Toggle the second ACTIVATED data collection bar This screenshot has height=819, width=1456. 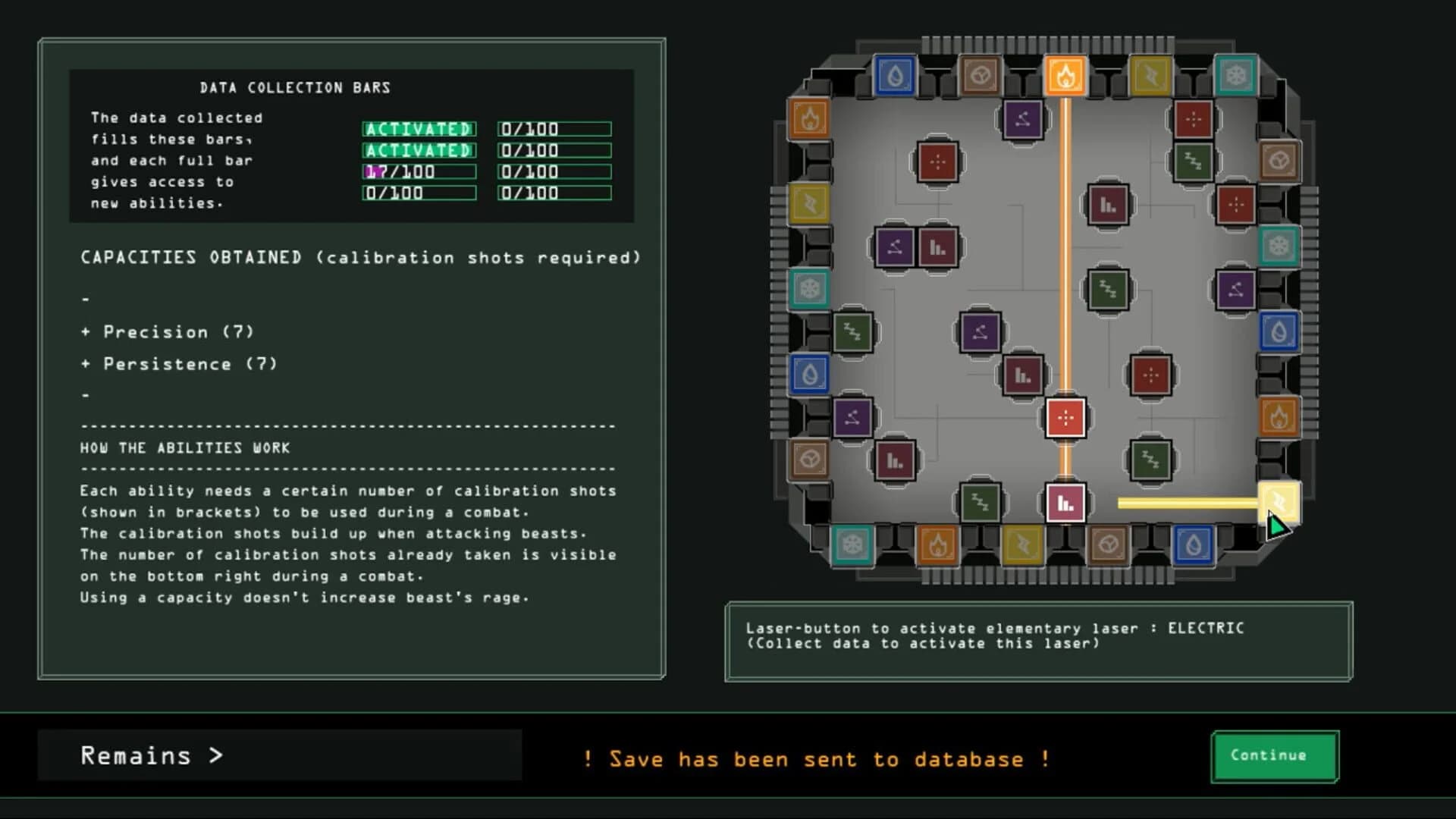pos(419,151)
